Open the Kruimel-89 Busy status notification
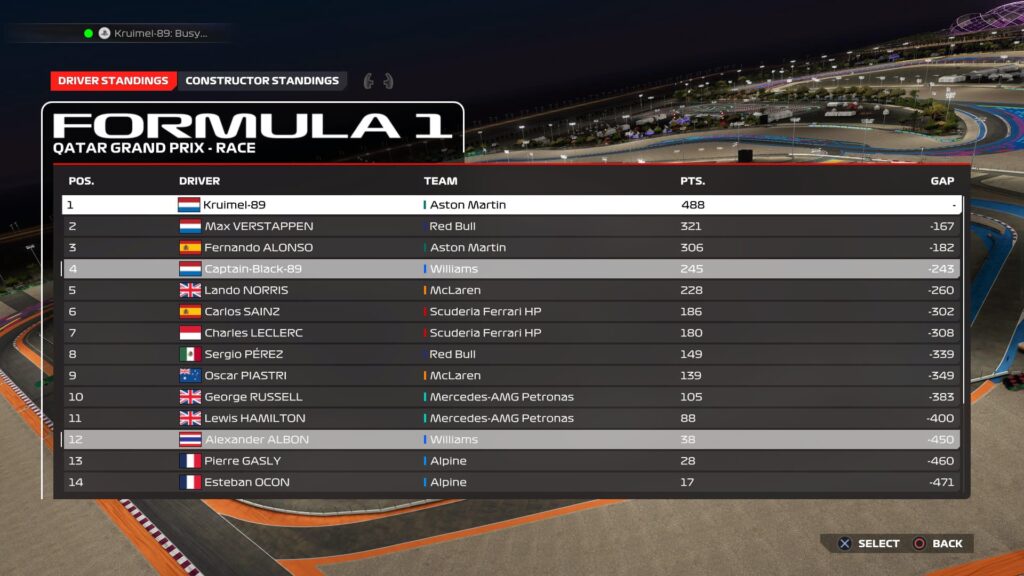The height and width of the screenshot is (576, 1024). click(x=150, y=33)
